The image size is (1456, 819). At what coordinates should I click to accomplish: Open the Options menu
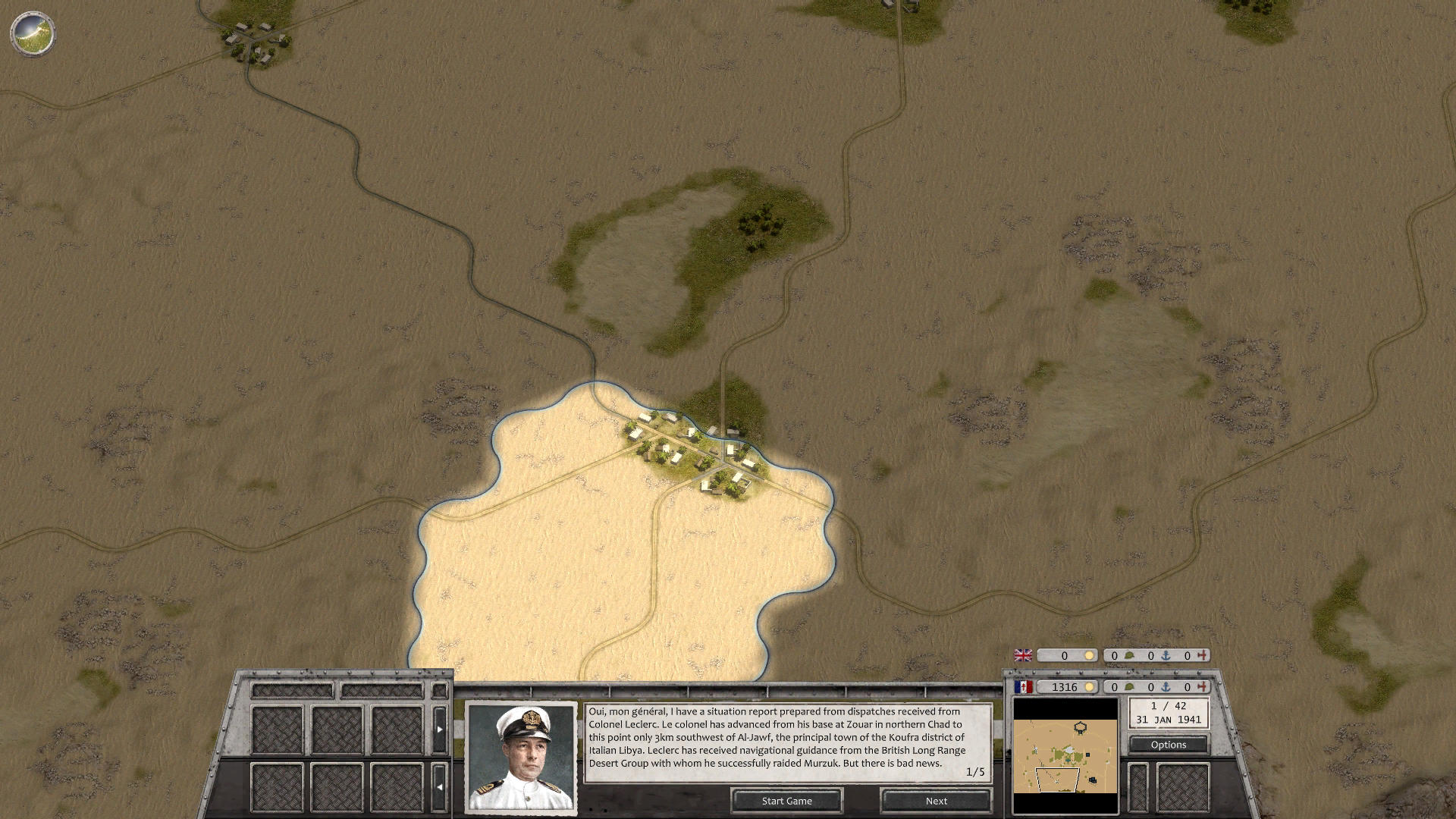pyautogui.click(x=1169, y=745)
